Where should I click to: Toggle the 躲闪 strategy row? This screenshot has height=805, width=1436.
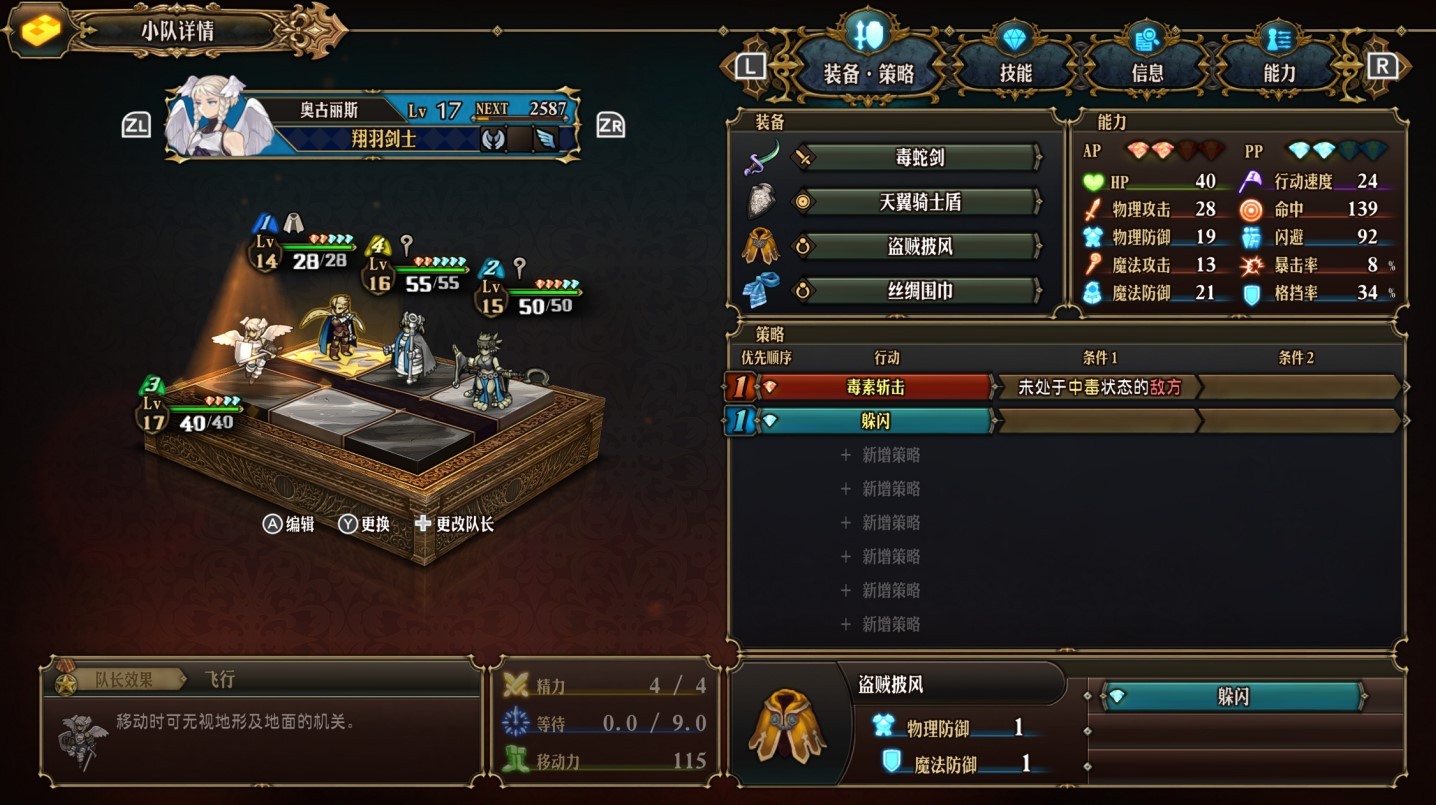click(x=878, y=422)
